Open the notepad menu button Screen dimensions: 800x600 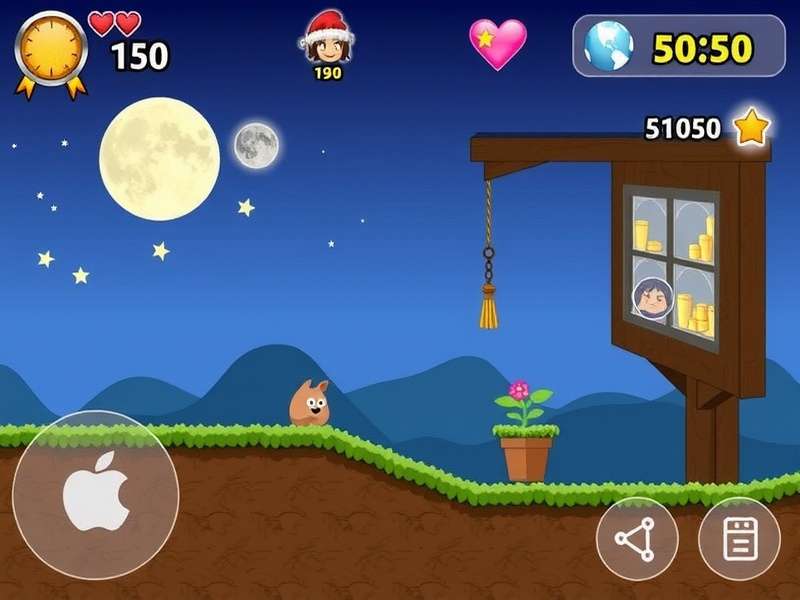(739, 539)
